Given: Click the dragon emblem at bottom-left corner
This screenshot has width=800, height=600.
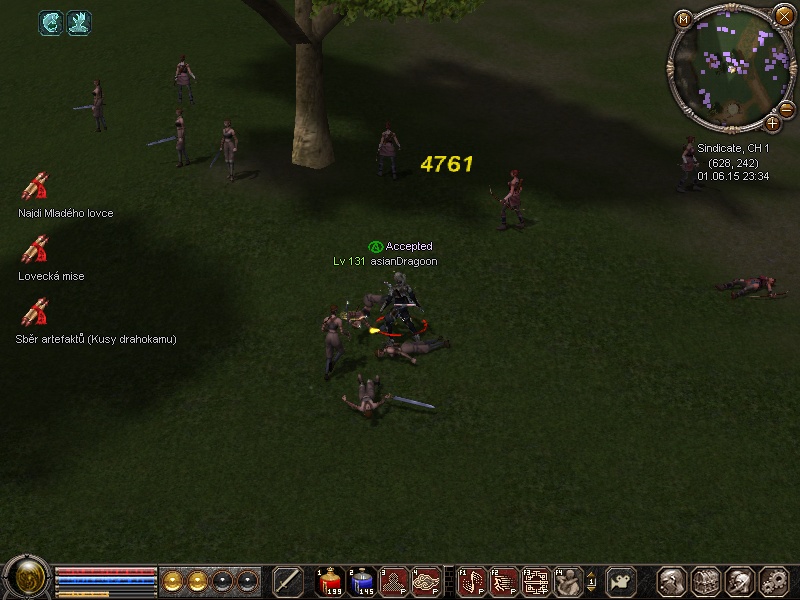Looking at the screenshot, I should (x=26, y=577).
